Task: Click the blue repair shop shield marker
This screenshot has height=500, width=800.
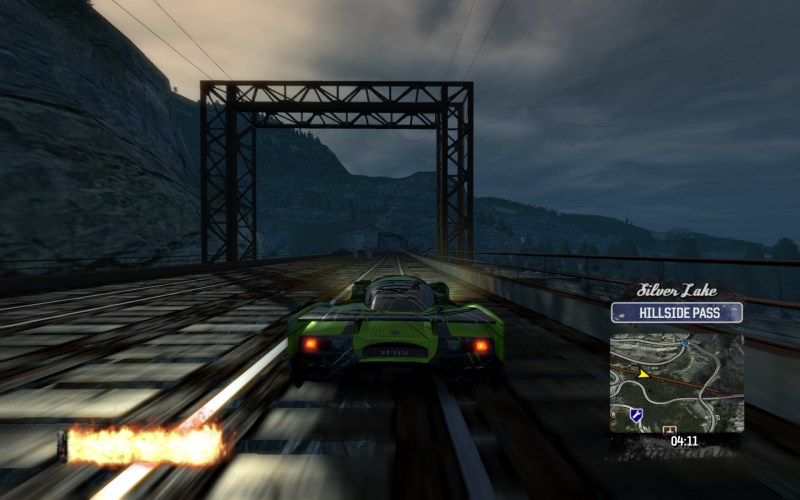Action: [x=636, y=414]
